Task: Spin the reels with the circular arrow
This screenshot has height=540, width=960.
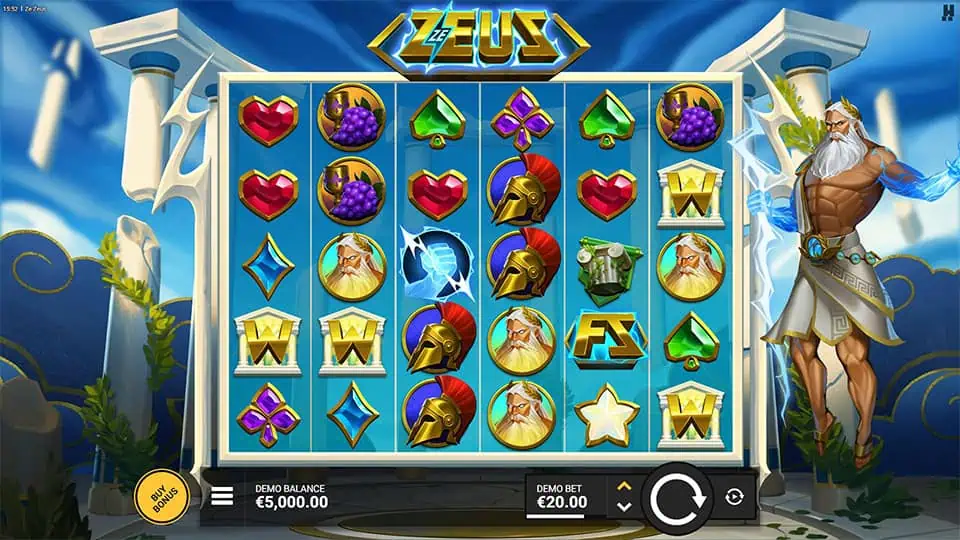Action: (x=677, y=497)
